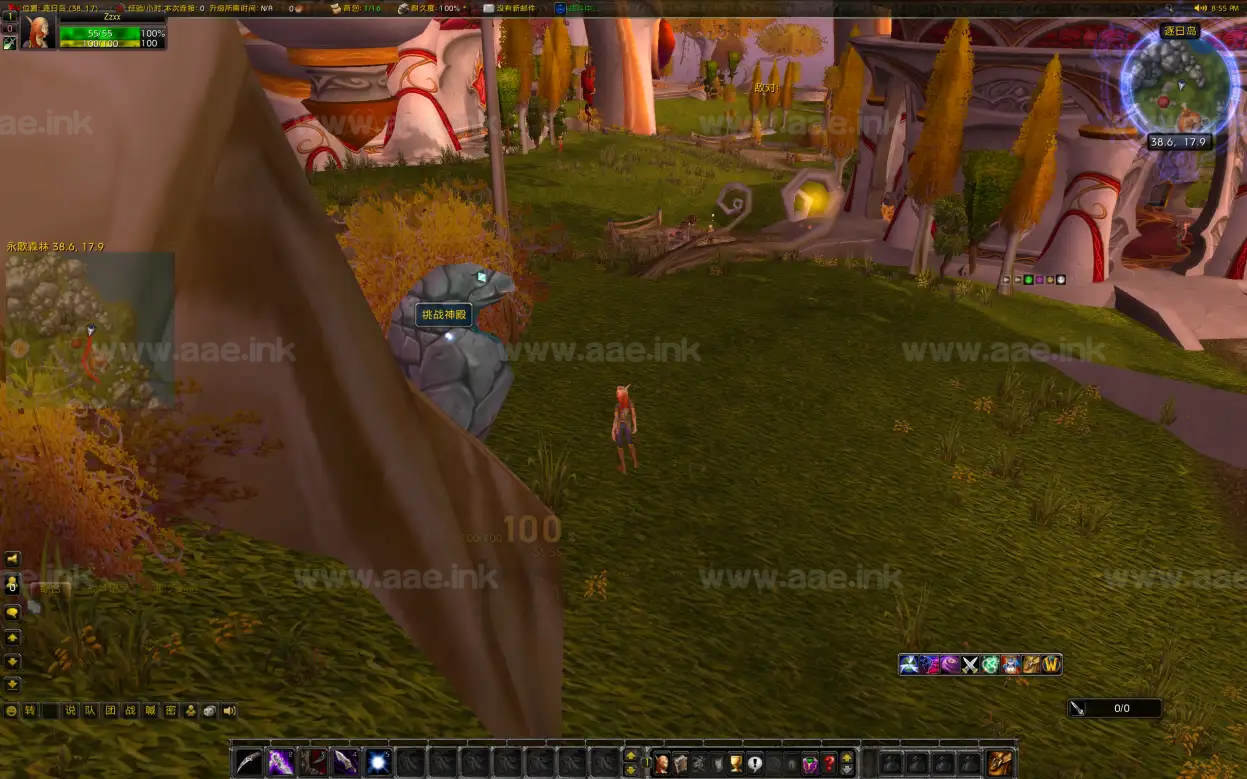Select the say channel button 说
The image size is (1247, 779).
(x=70, y=711)
